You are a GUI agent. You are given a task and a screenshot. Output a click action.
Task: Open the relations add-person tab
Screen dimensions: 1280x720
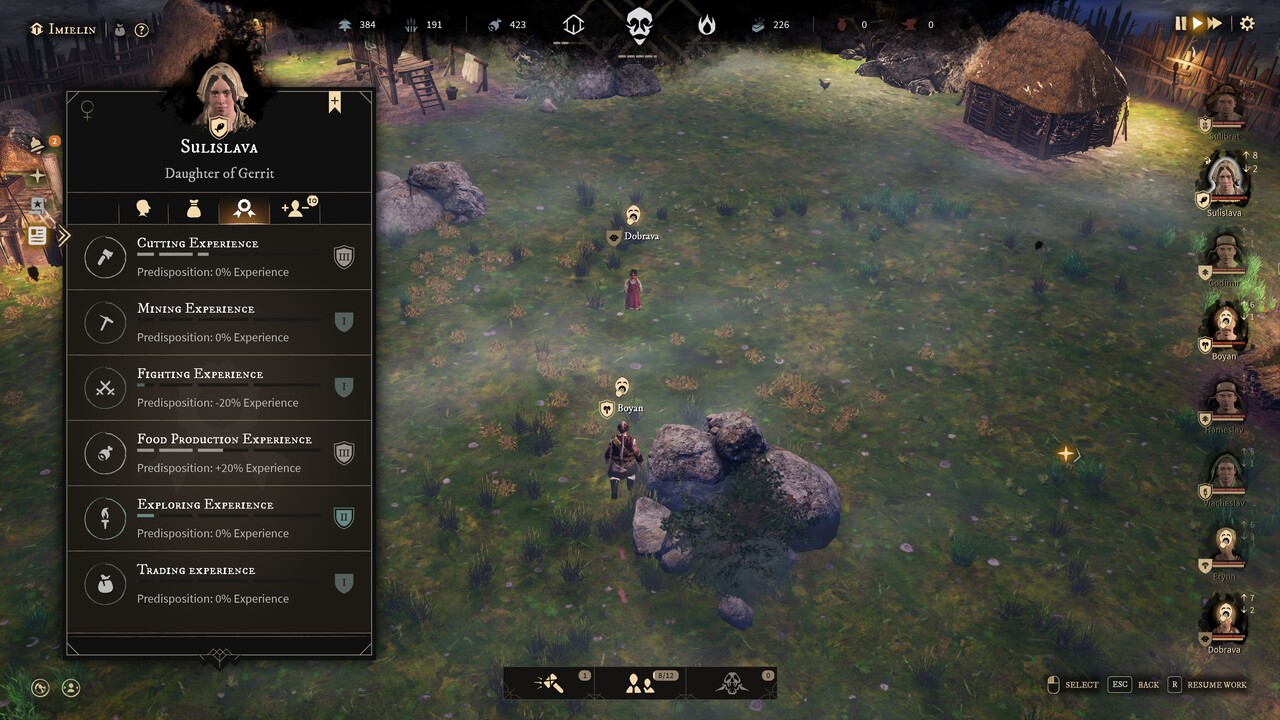297,209
